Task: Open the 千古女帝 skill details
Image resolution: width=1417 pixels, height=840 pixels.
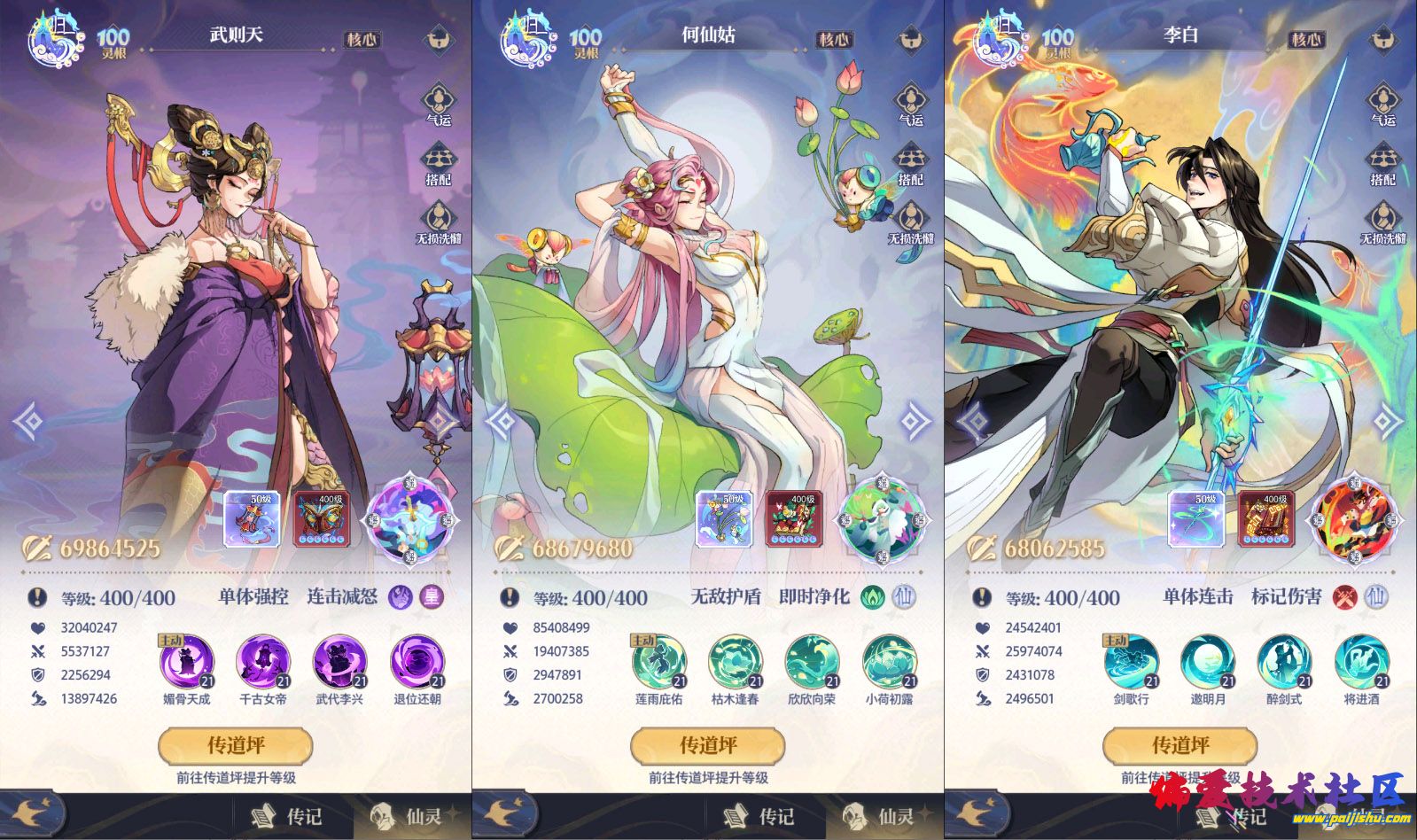Action: pos(263,663)
